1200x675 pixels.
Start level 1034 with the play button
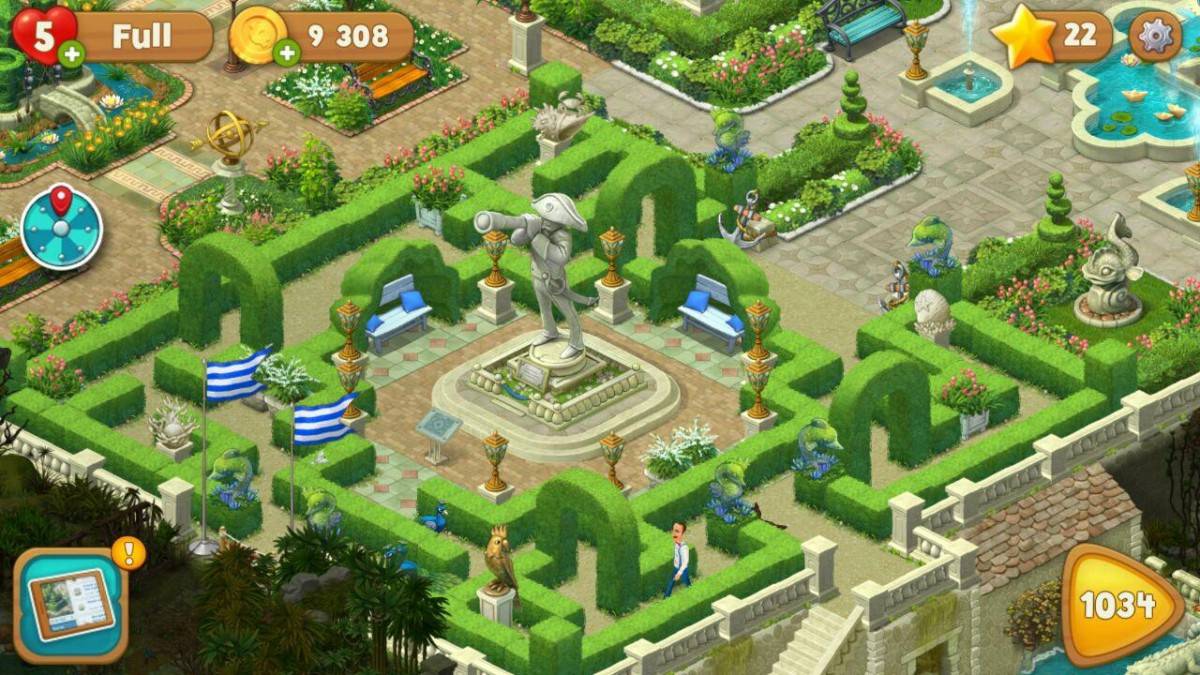coord(1118,605)
